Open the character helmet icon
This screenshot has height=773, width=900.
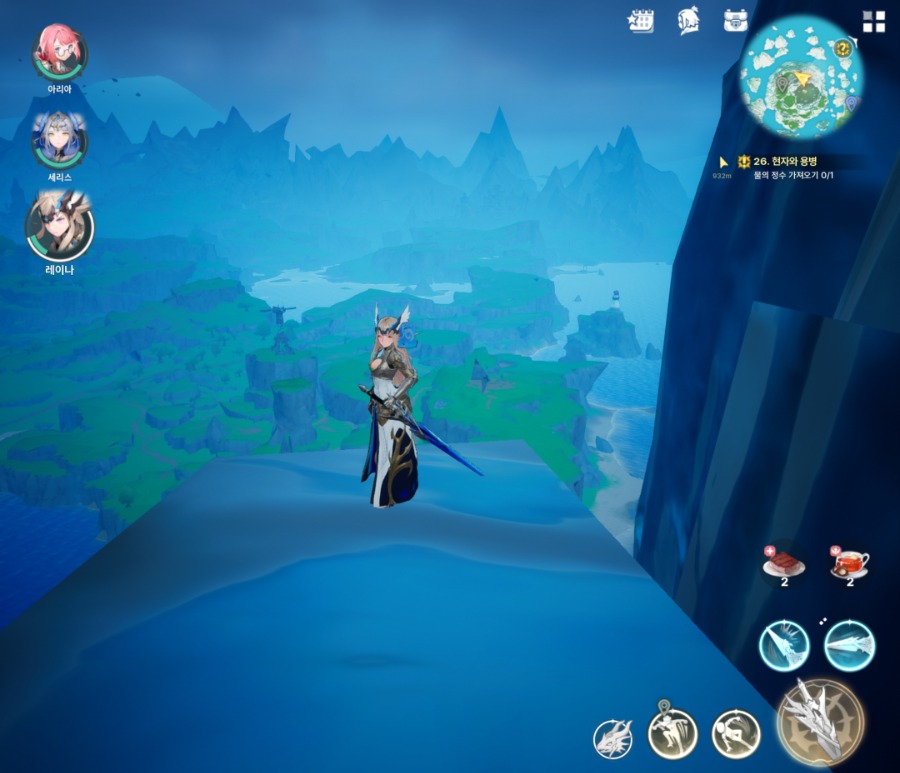(689, 21)
